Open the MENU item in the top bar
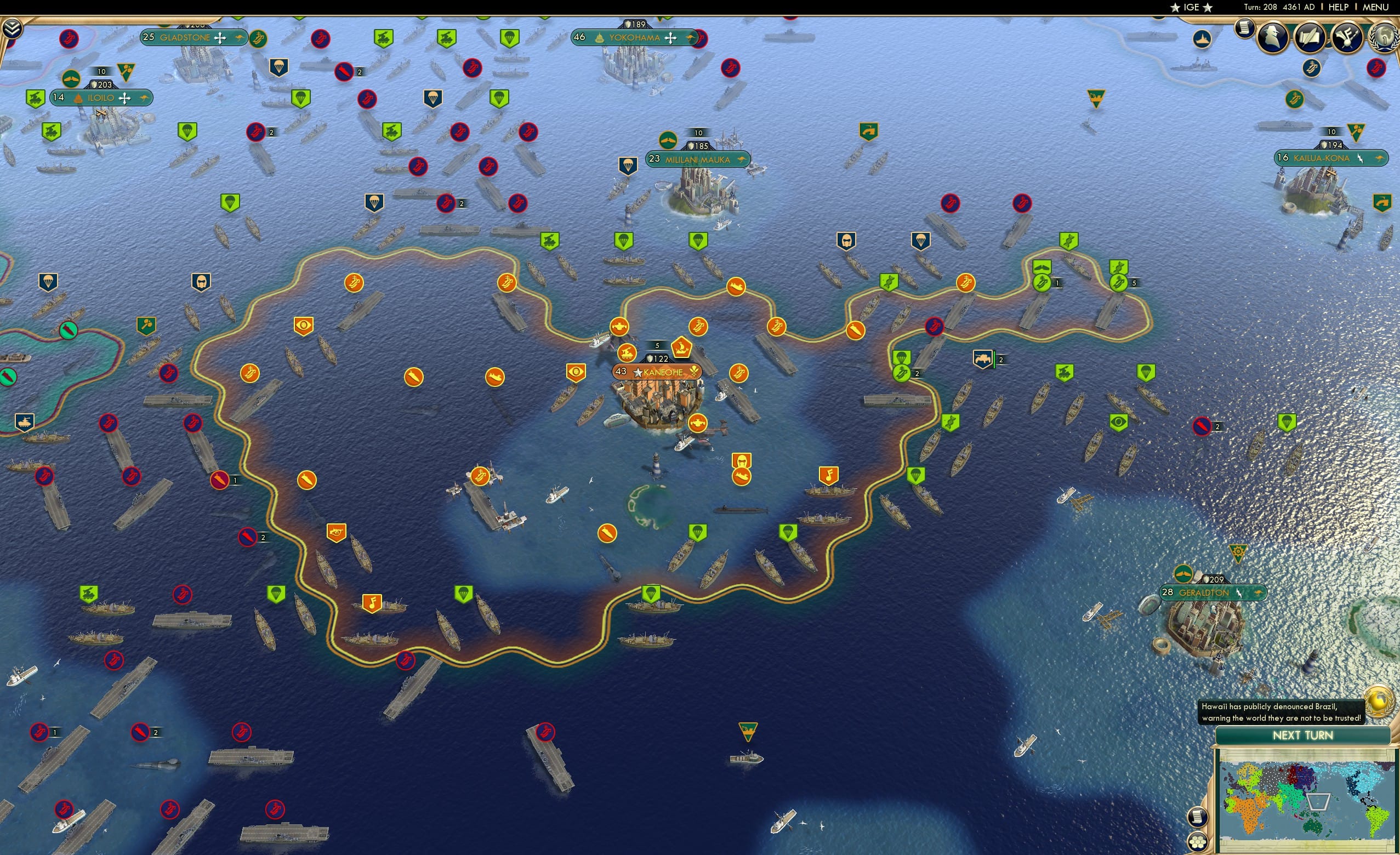The height and width of the screenshot is (855, 1400). pyautogui.click(x=1375, y=7)
